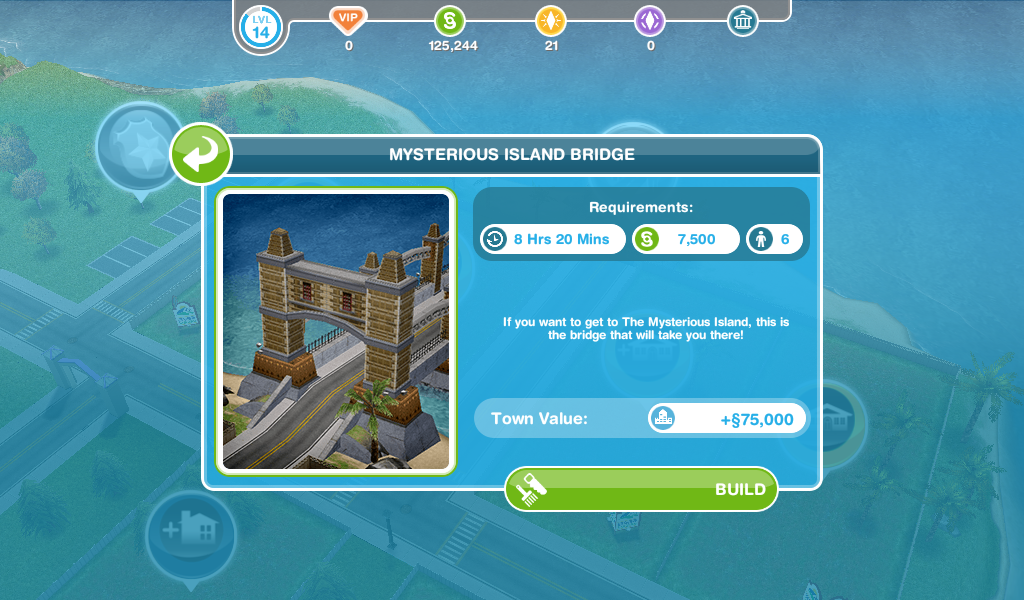Tap the level 14 badge
Image resolution: width=1024 pixels, height=600 pixels.
click(260, 27)
